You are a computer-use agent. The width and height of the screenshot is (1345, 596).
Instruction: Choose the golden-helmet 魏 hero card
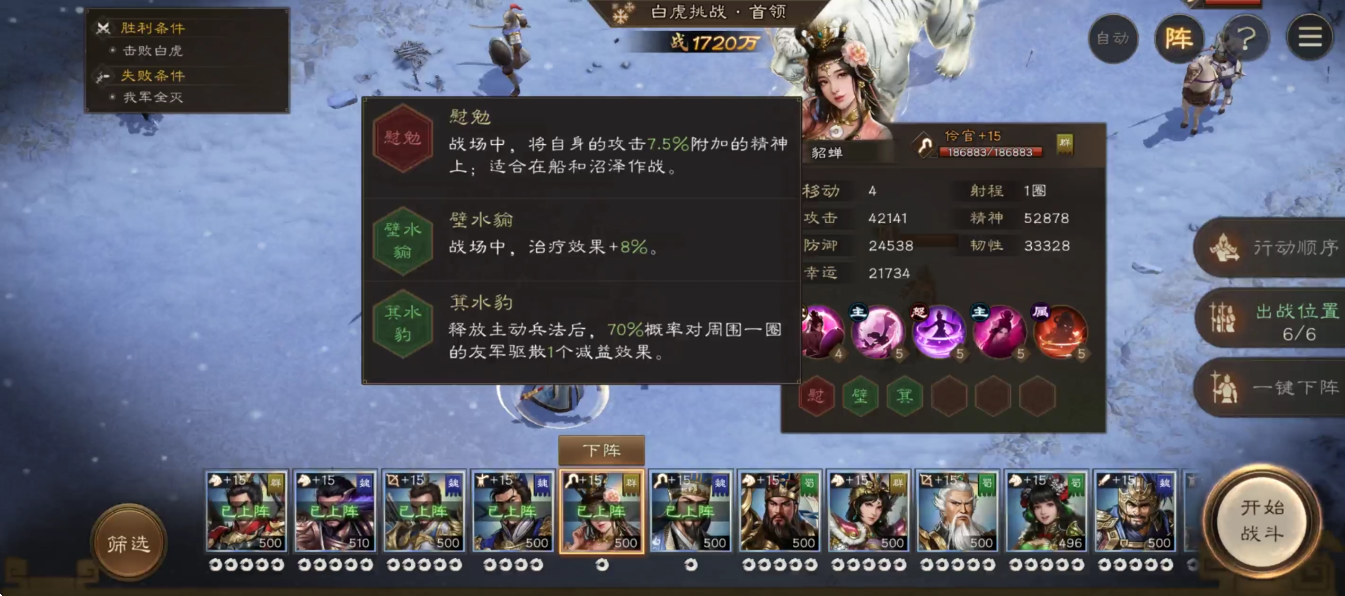(x=1135, y=511)
